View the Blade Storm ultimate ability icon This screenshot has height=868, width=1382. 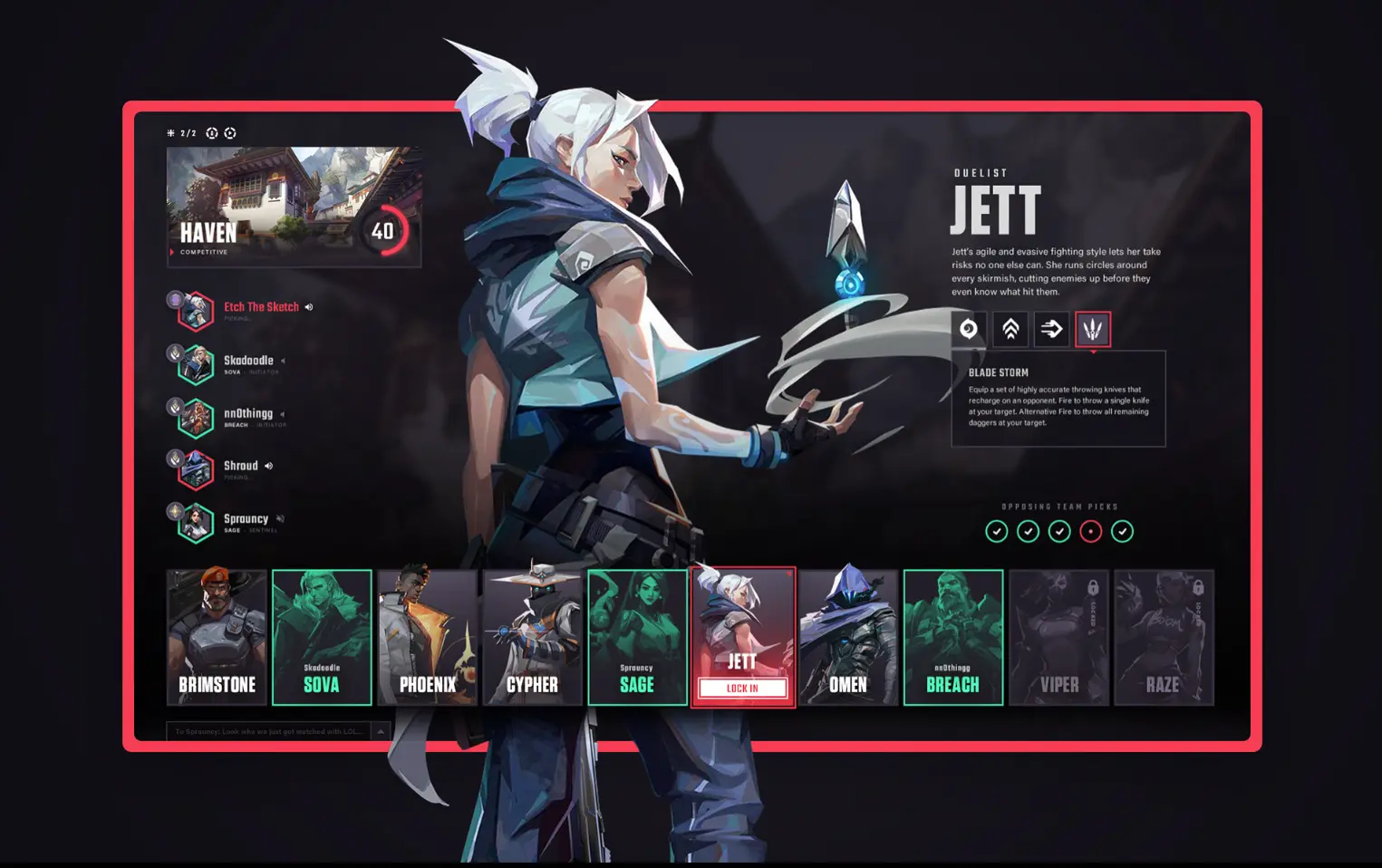point(1092,329)
